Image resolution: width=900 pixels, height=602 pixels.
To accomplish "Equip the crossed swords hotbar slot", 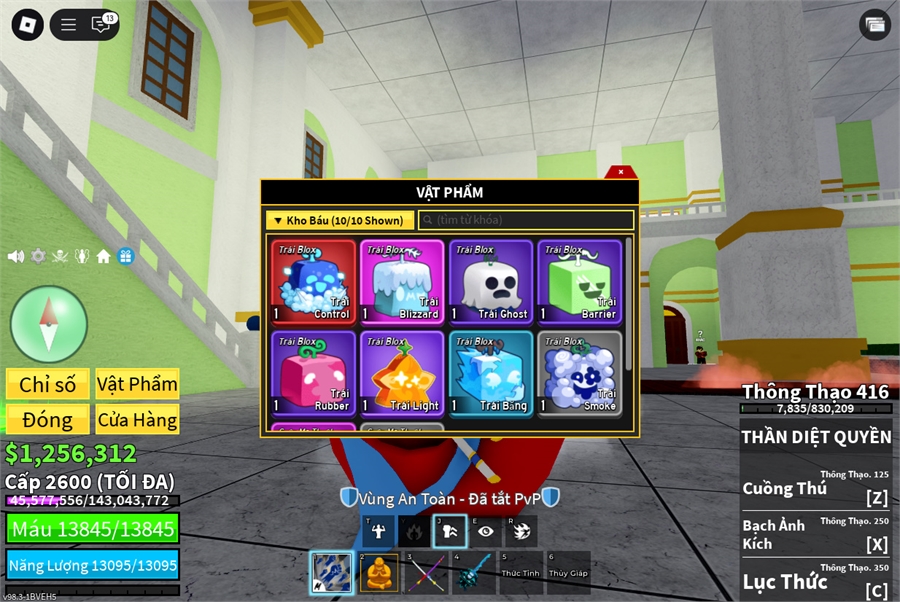I will [424, 573].
